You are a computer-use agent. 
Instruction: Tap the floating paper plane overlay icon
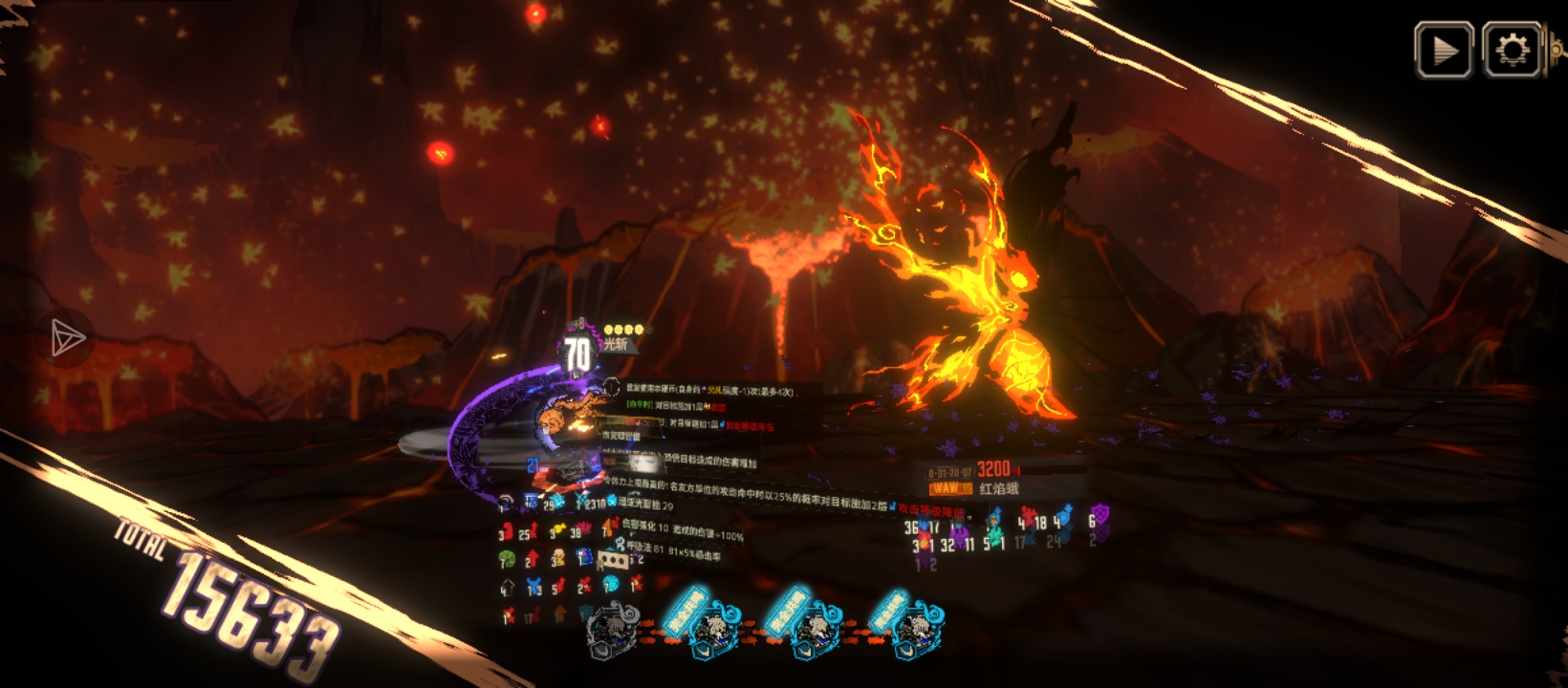tap(67, 337)
